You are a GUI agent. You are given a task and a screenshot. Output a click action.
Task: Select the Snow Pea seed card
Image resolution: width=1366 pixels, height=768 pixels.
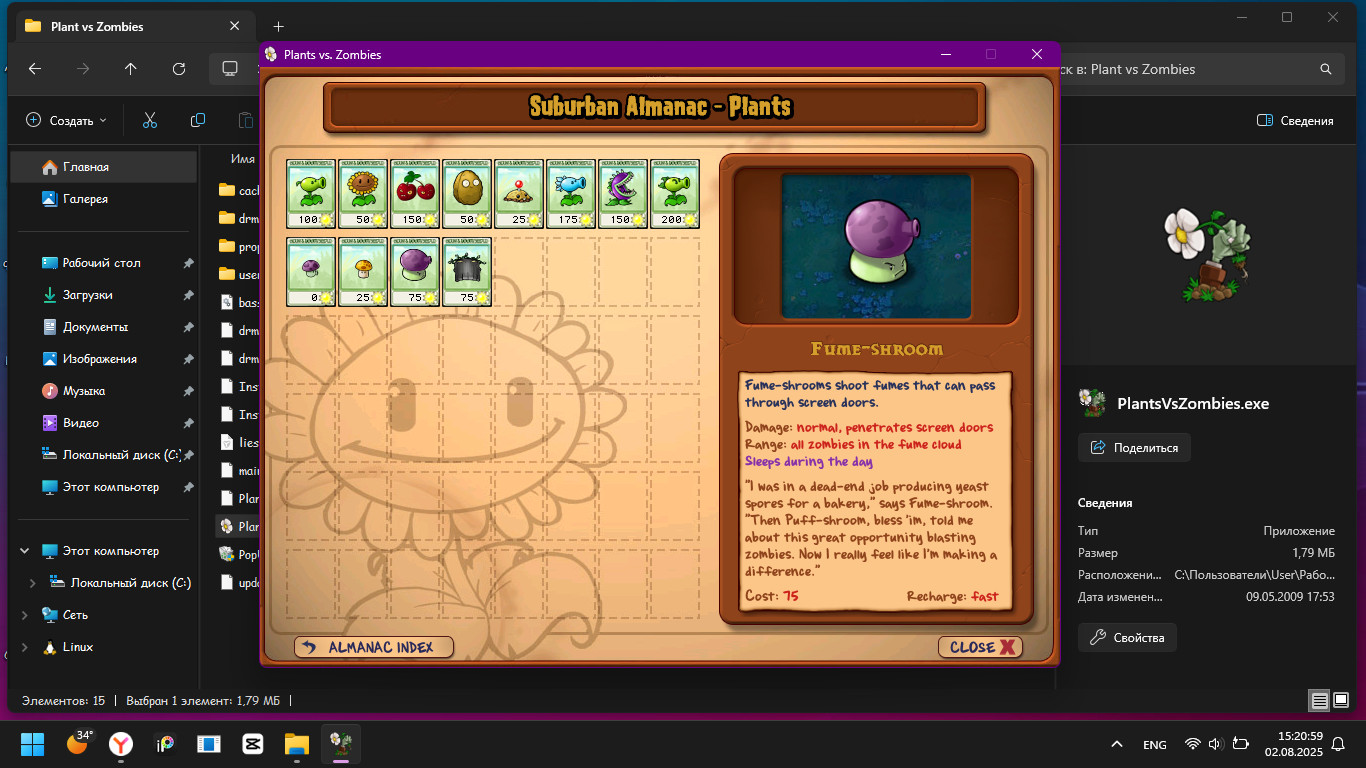(571, 193)
